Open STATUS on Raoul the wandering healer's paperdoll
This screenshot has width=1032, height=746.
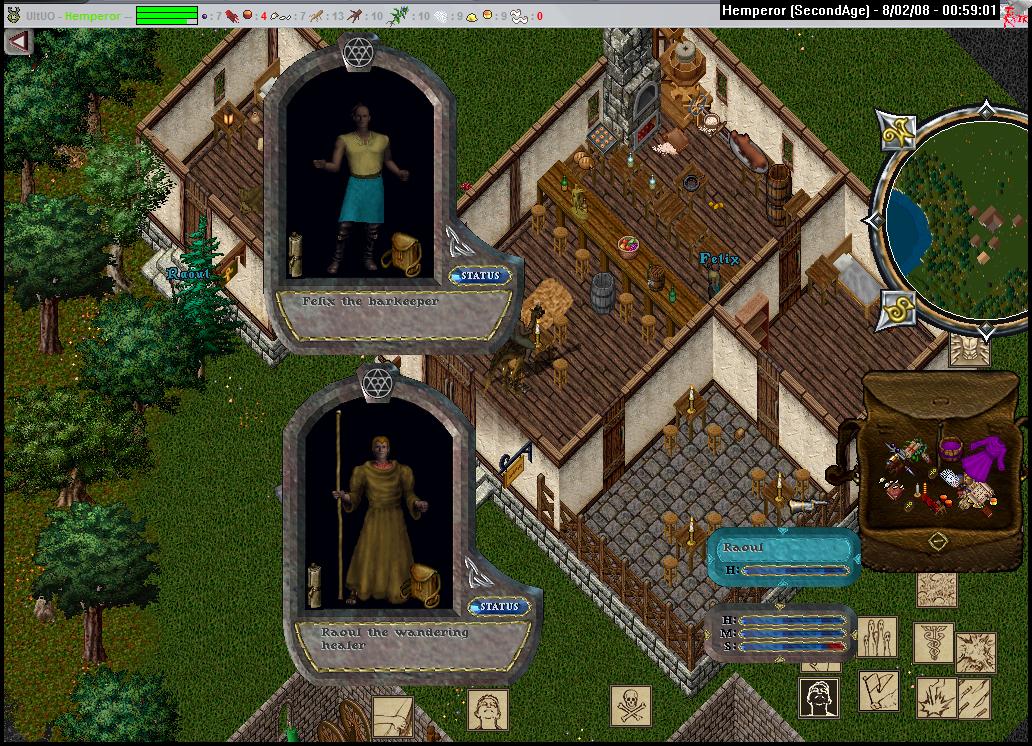[x=498, y=606]
